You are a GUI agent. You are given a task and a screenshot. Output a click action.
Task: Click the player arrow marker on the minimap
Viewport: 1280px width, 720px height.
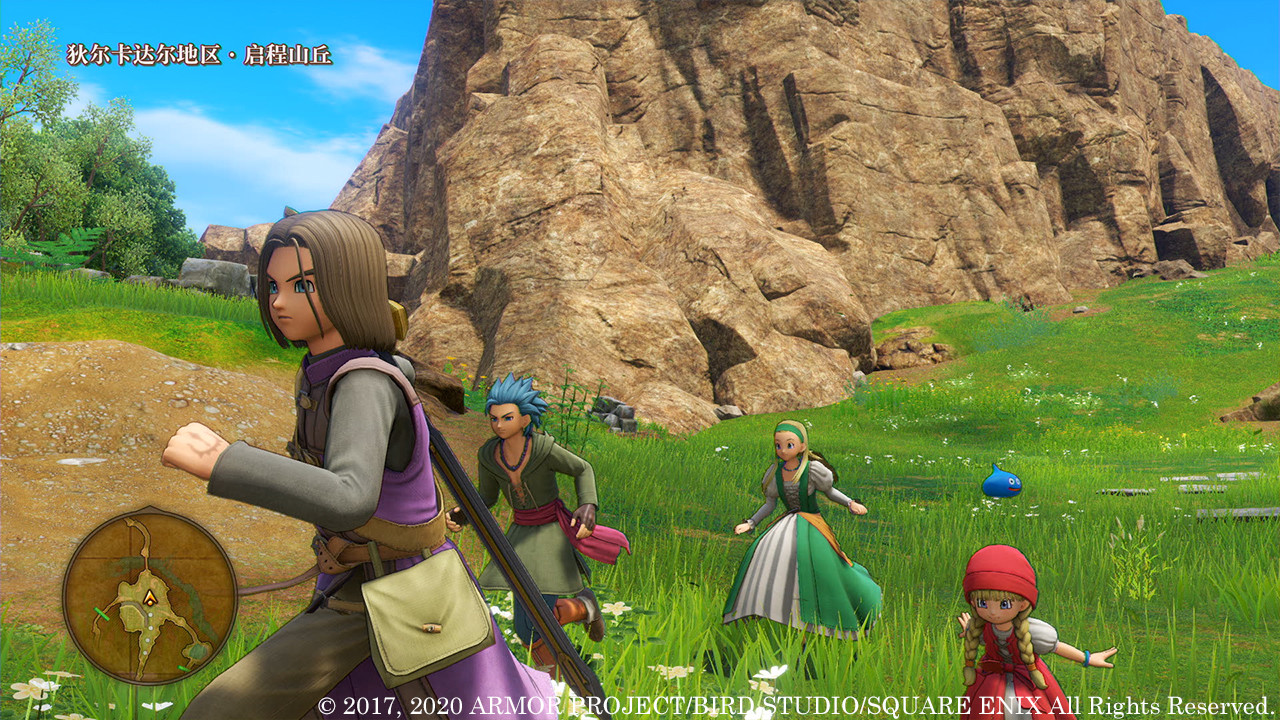(x=150, y=597)
